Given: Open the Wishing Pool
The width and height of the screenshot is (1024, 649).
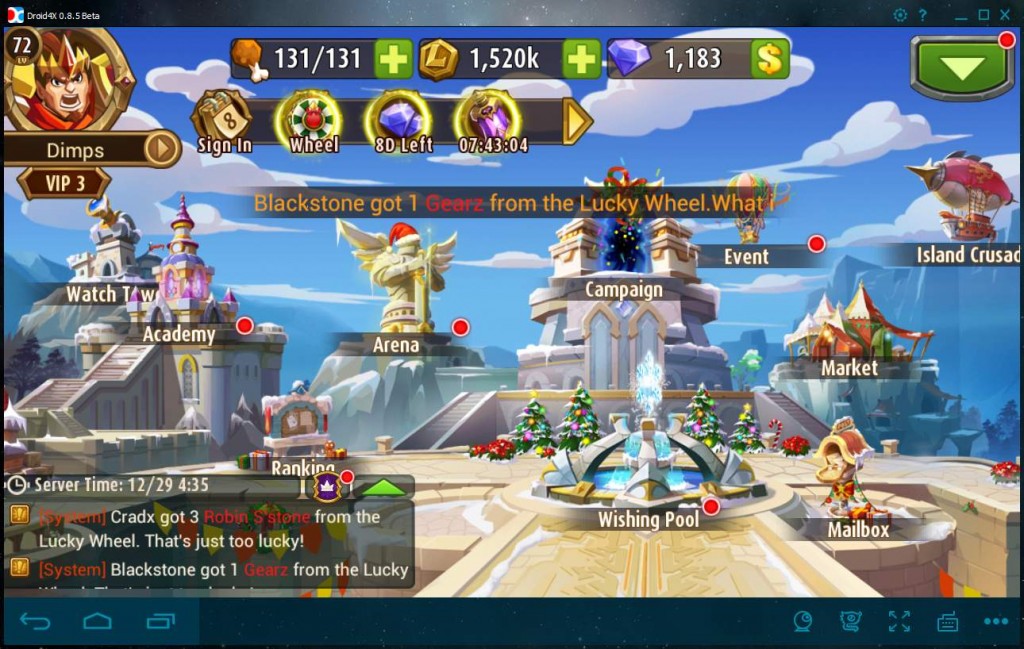Looking at the screenshot, I should tap(648, 519).
